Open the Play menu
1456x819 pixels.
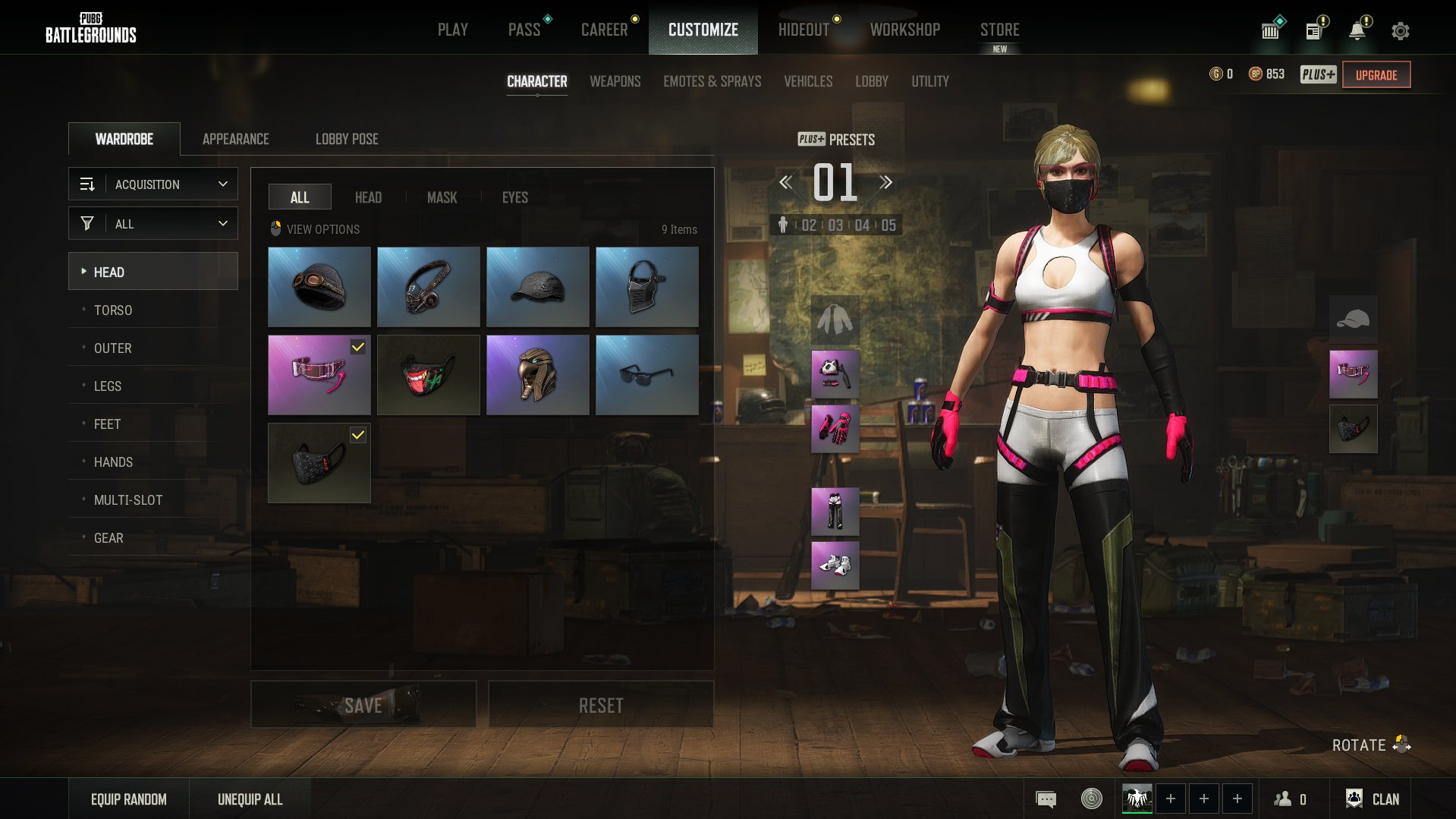click(x=452, y=30)
